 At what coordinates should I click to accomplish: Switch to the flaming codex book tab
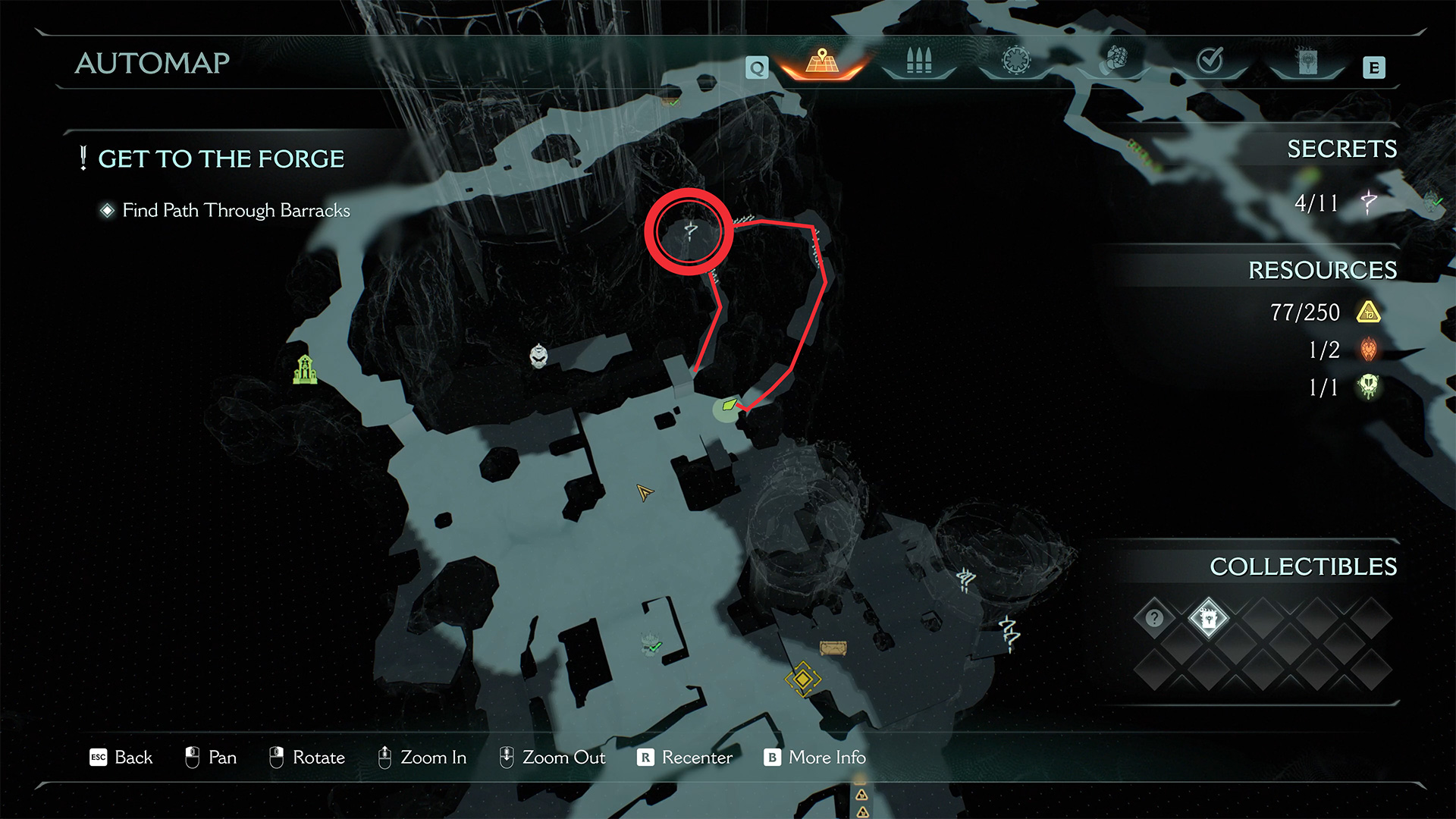[x=1307, y=61]
